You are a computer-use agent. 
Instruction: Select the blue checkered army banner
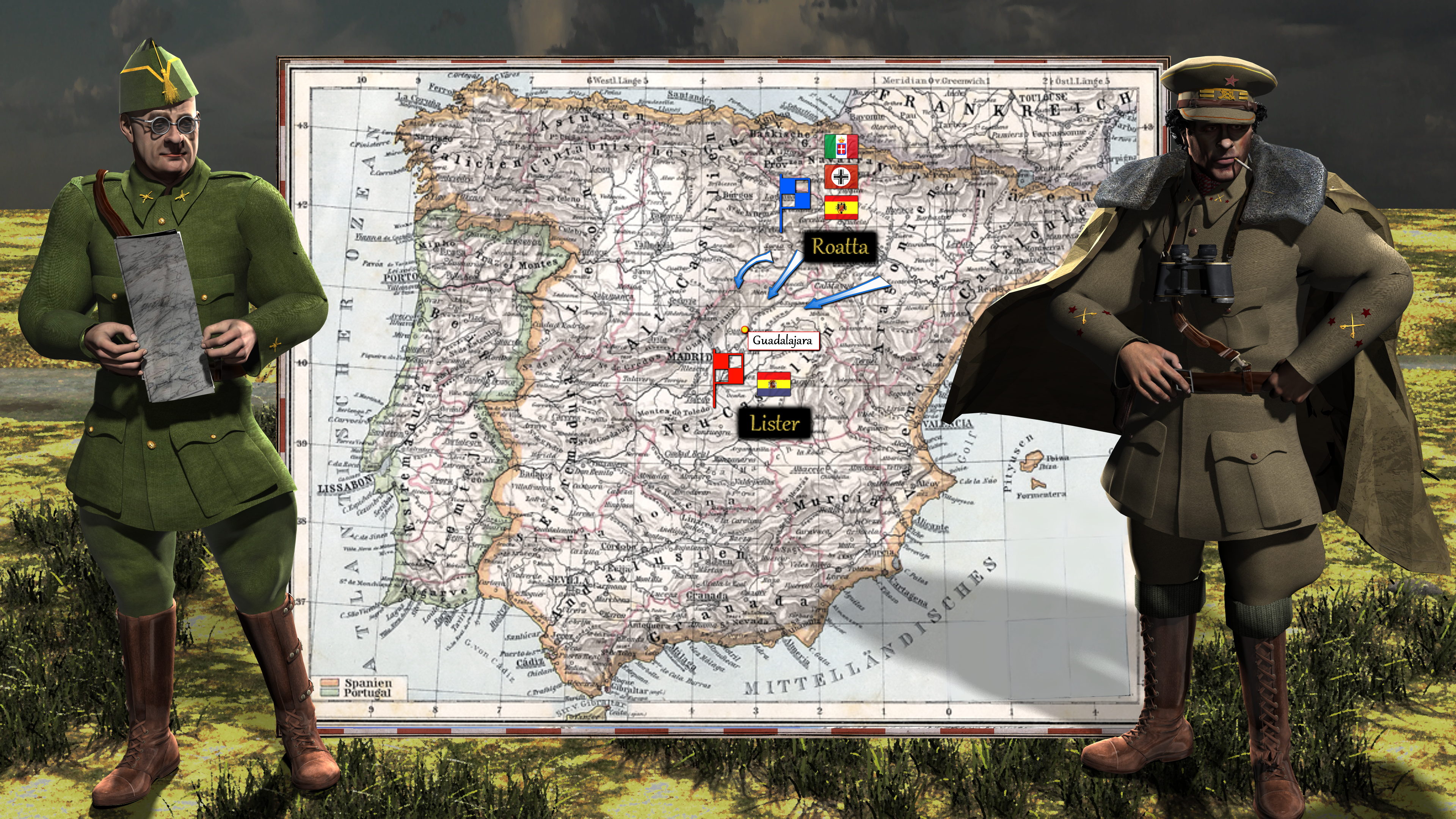coord(795,193)
